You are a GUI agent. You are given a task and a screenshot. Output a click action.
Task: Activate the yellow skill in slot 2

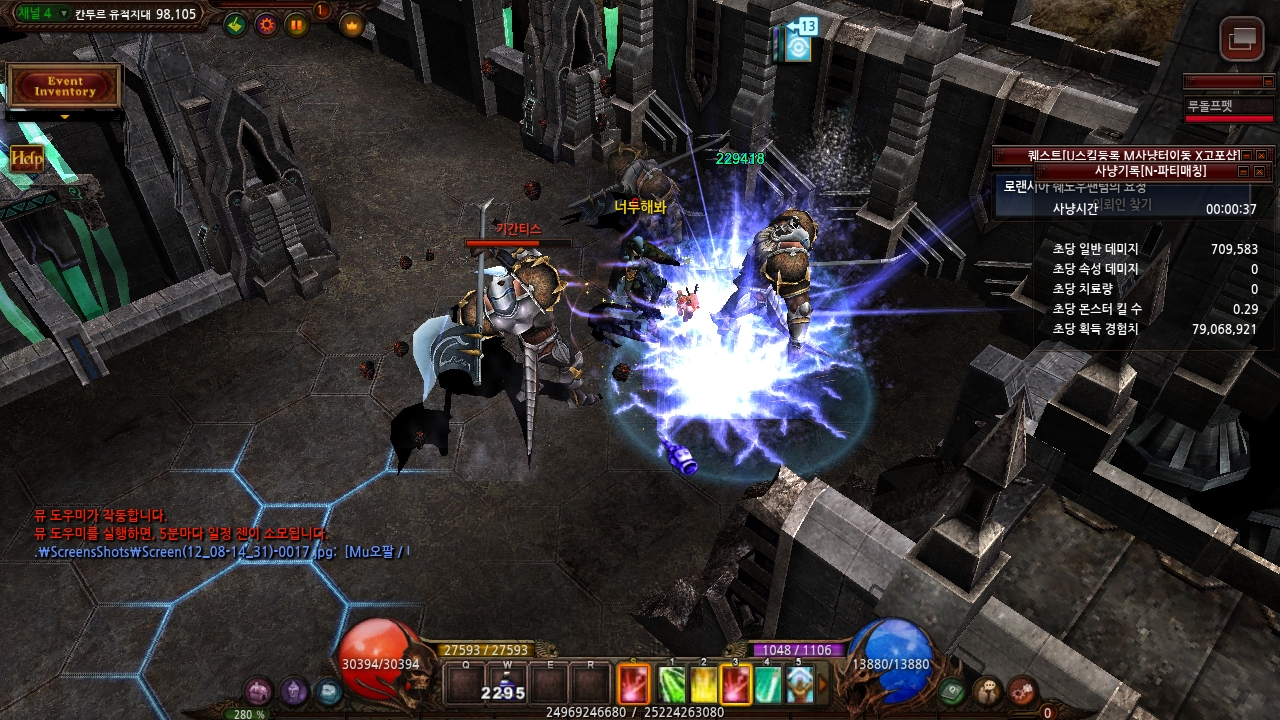tap(703, 685)
